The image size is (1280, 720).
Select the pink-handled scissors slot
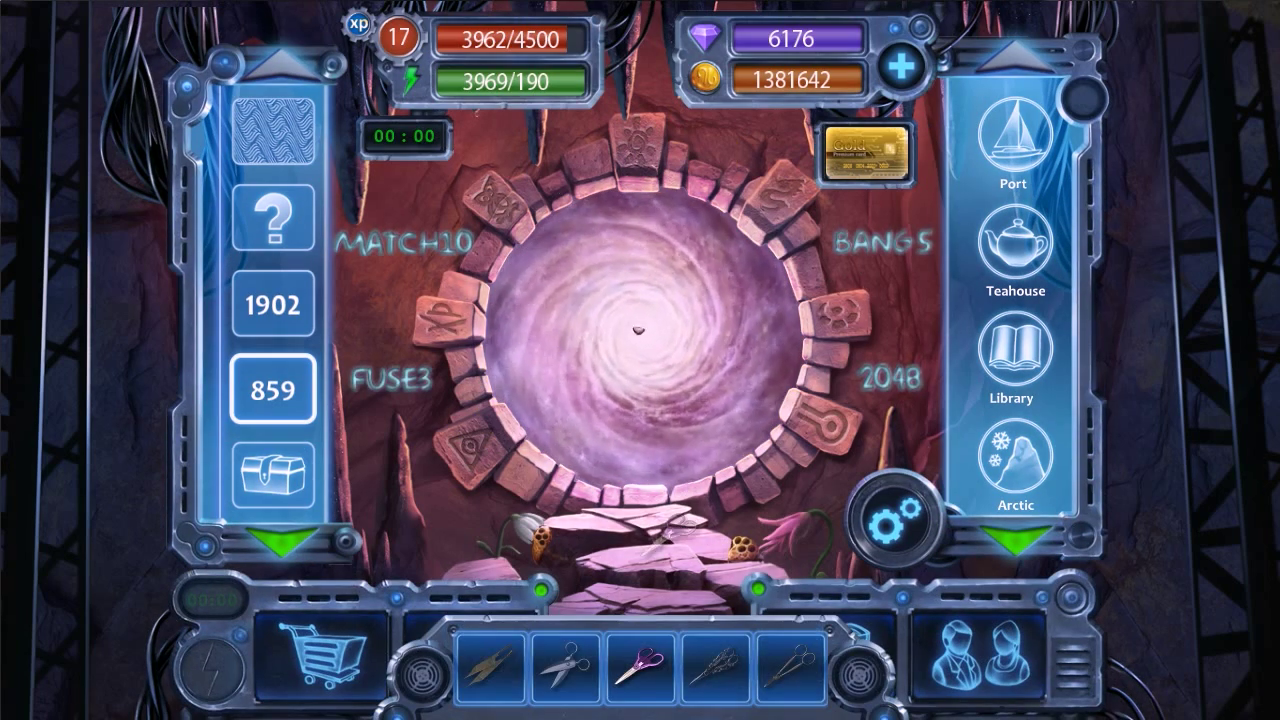(641, 663)
